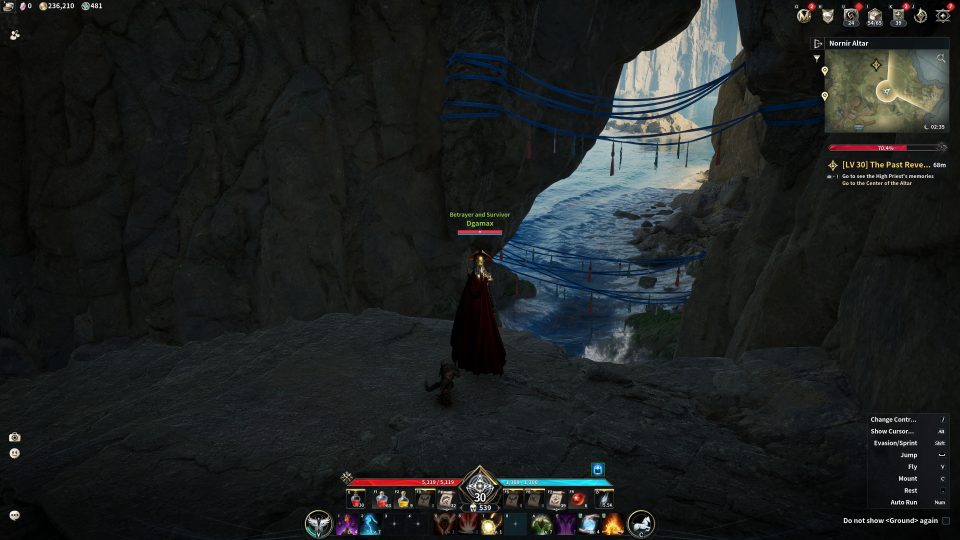Tick the 'Do not show <Ground> again' checkbox
The height and width of the screenshot is (540, 960).
click(946, 520)
